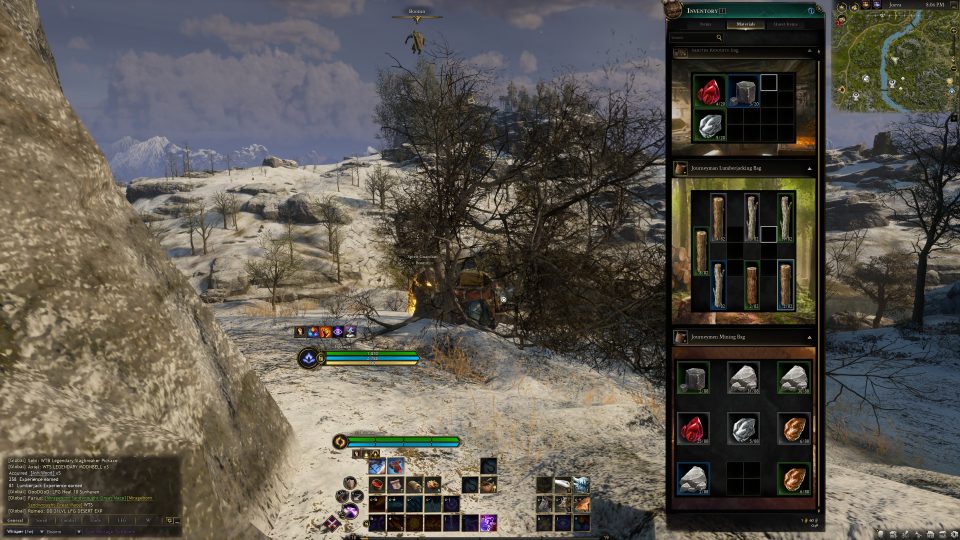Image resolution: width=960 pixels, height=540 pixels.
Task: Collapse the Journeyman Mining Bag section
Action: click(811, 337)
